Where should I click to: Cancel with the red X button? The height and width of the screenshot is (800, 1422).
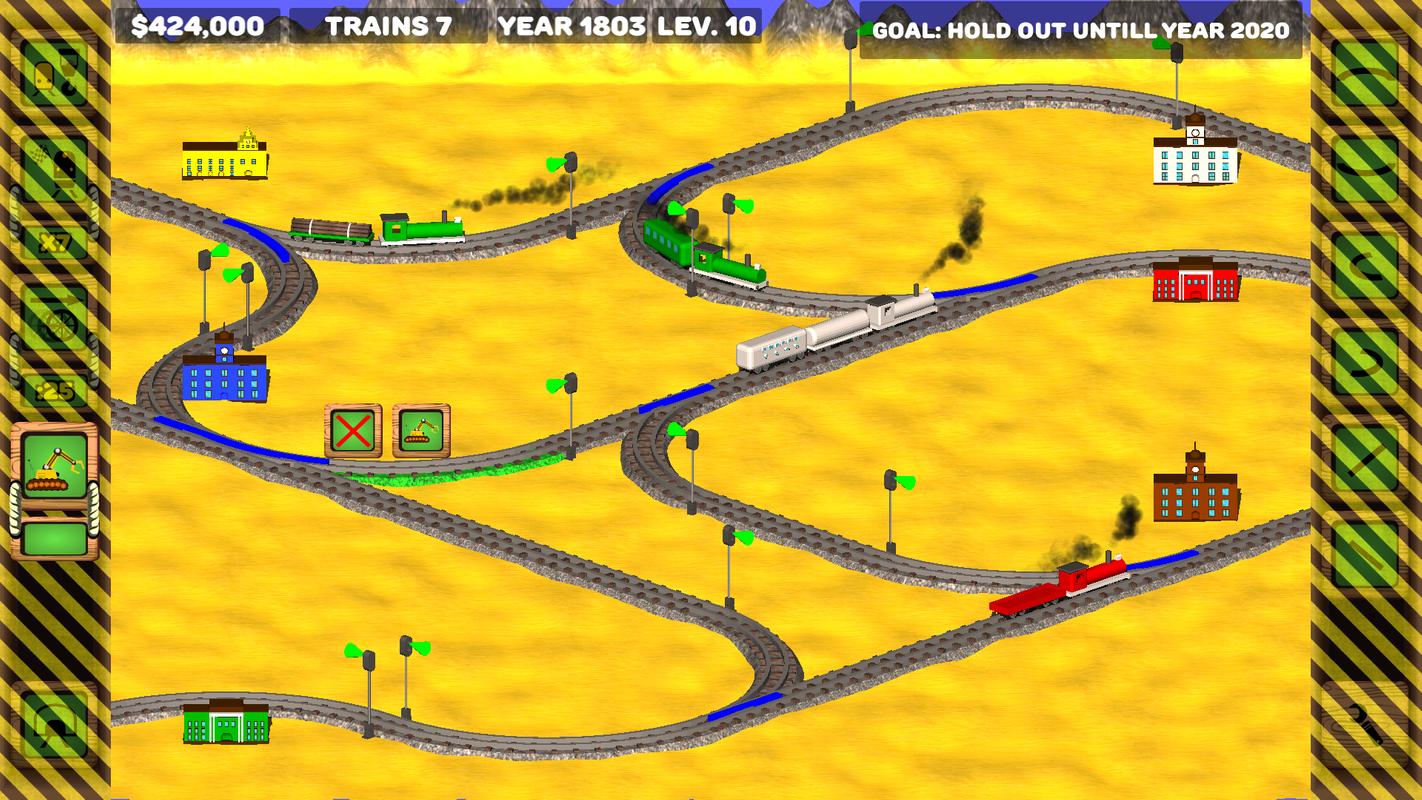[353, 431]
